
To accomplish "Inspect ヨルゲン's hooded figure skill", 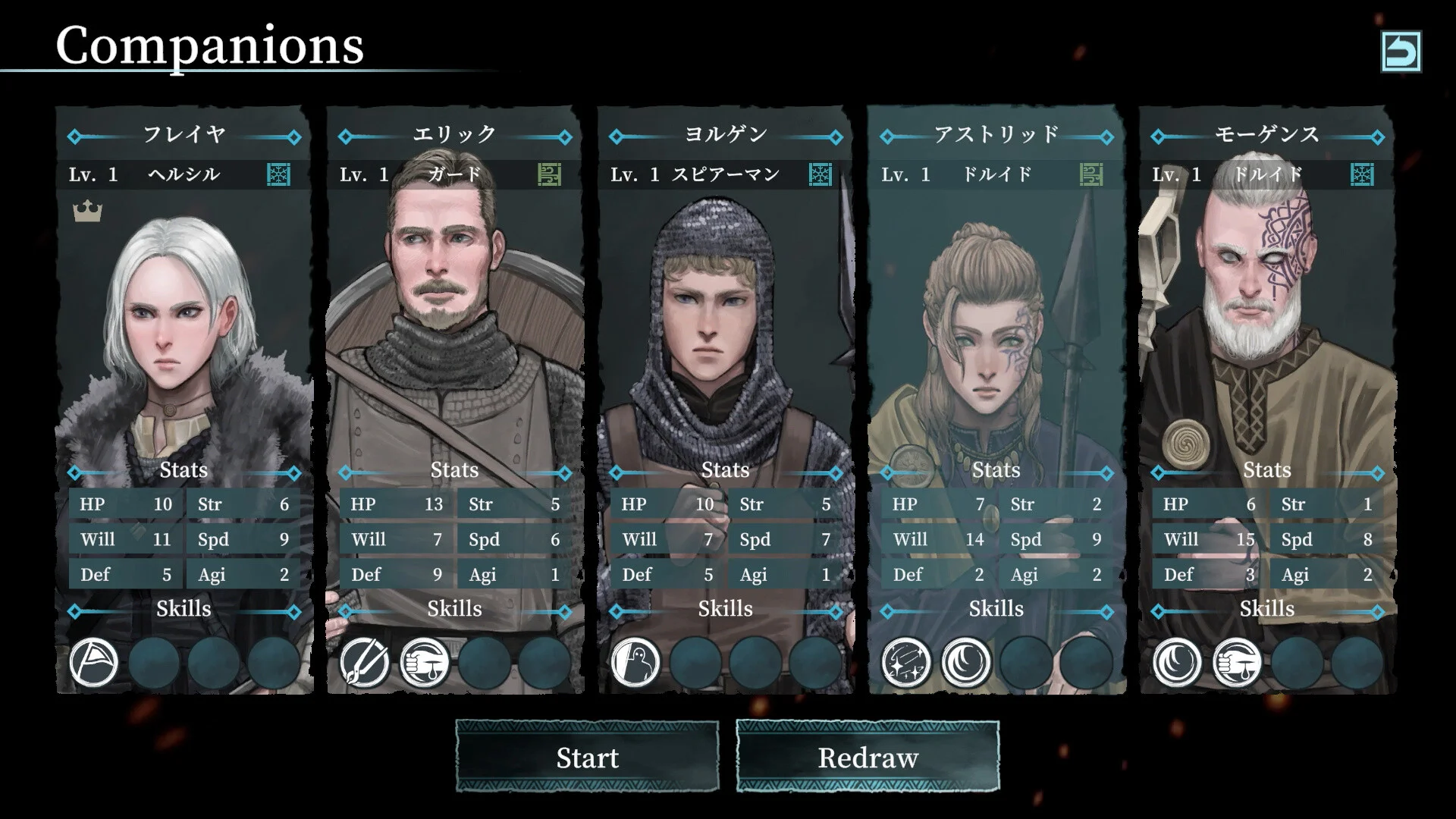I will tap(635, 662).
